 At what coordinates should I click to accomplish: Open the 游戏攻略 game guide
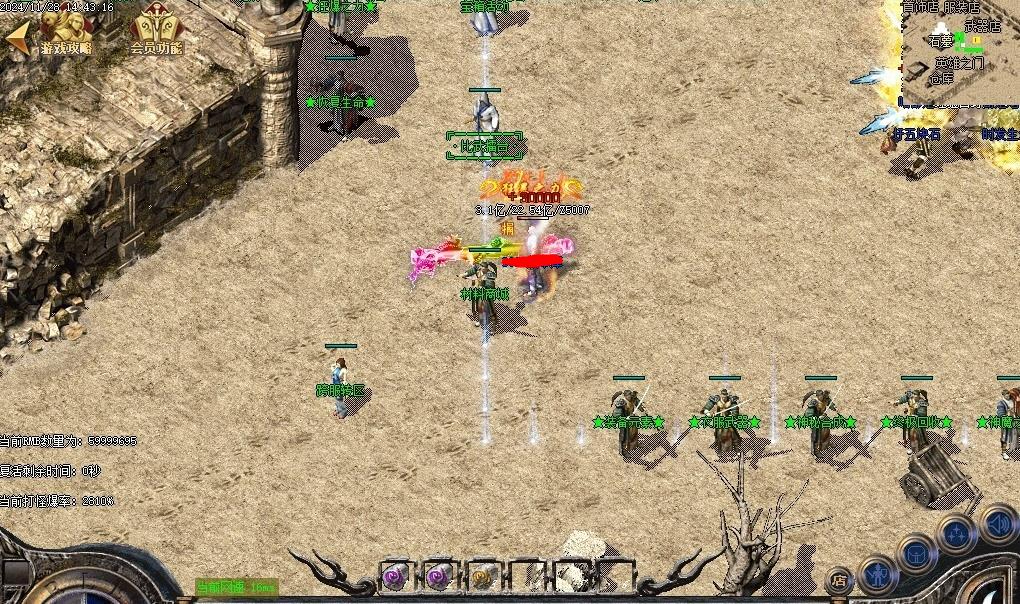coord(66,33)
